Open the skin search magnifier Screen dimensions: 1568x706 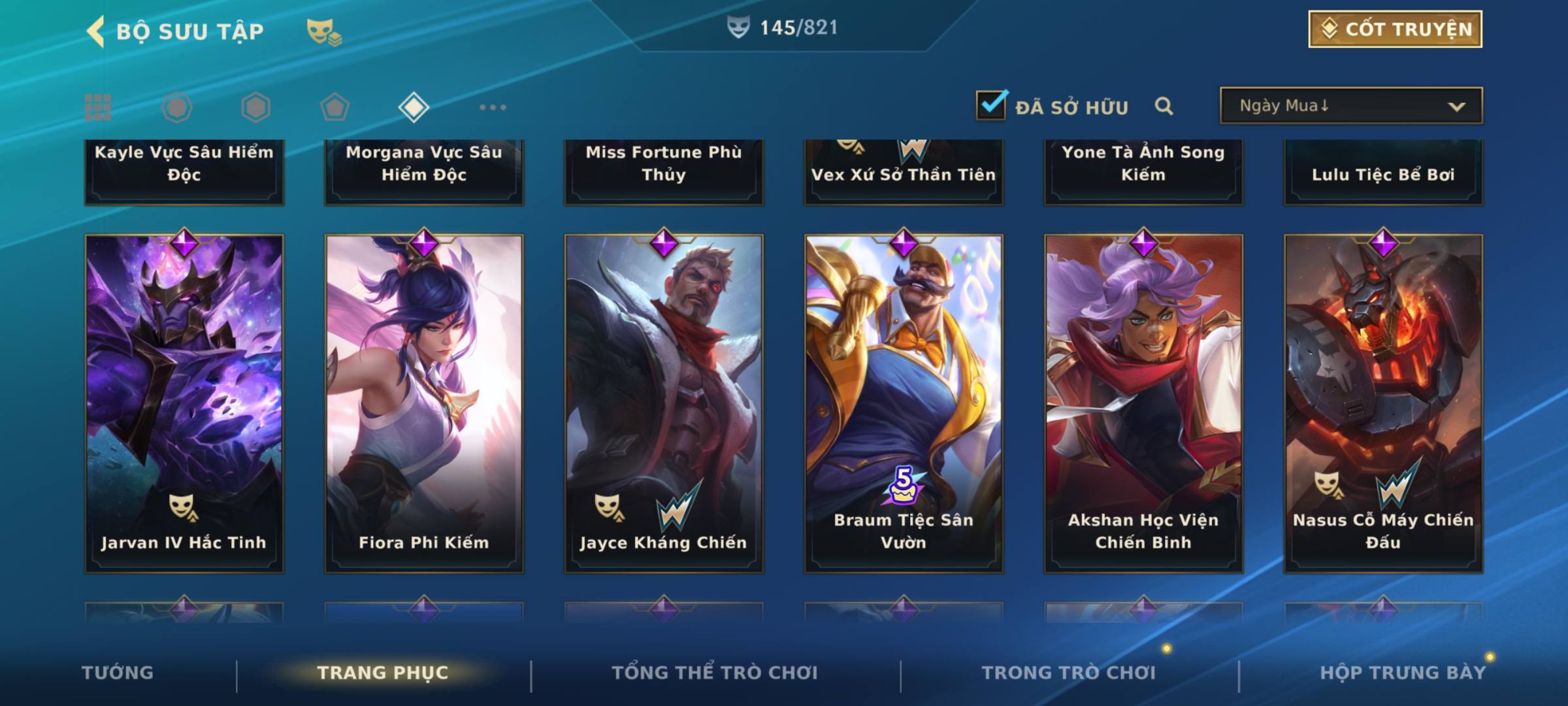(1164, 106)
